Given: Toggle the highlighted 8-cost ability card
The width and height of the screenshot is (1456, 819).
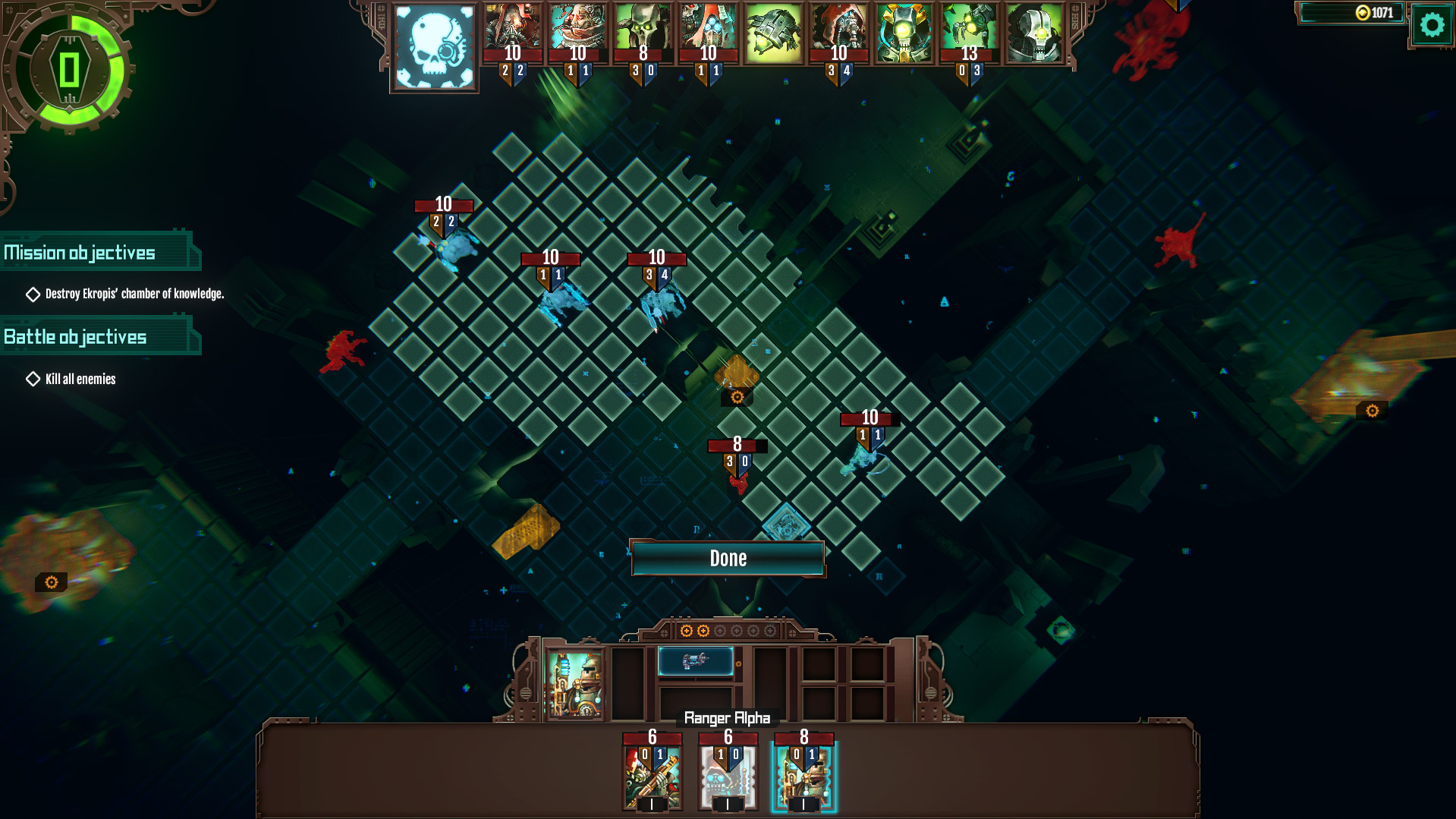Looking at the screenshot, I should coord(804,771).
